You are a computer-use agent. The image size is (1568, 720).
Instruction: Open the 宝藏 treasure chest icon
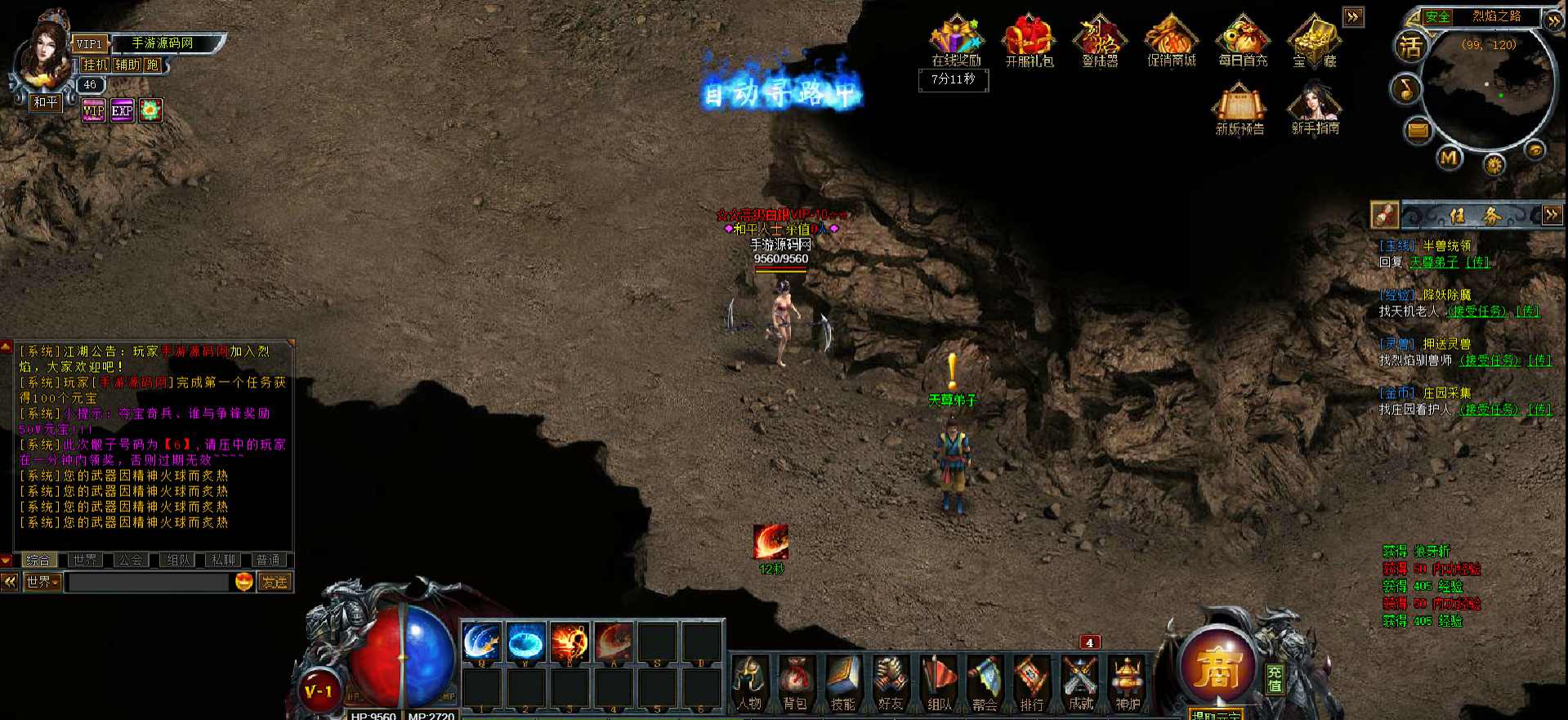click(1314, 41)
